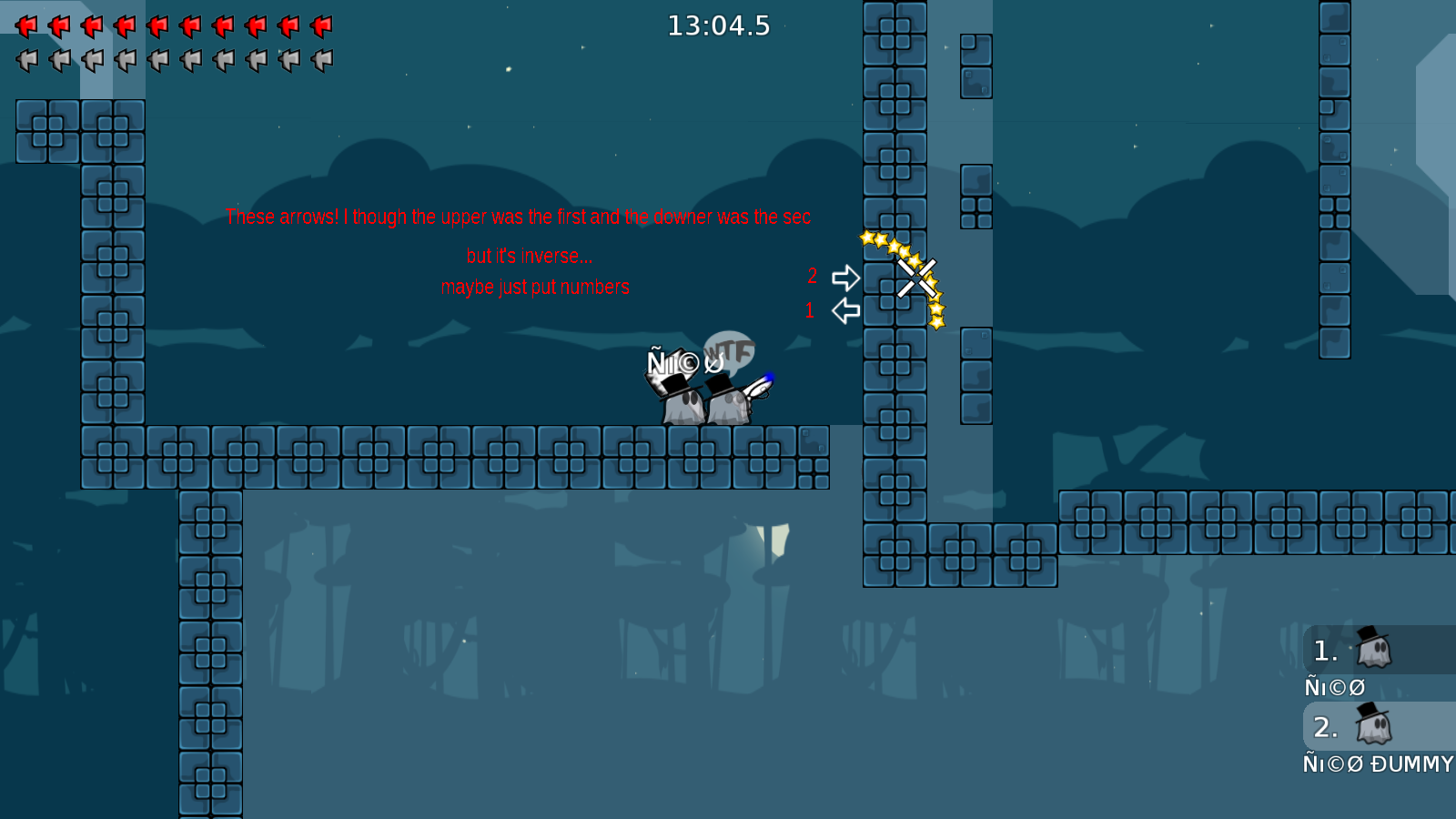Select the rank 2 Ñı©Ø ÐUMMY entry
Viewport: 1456px width, 819px height.
coord(1376,764)
